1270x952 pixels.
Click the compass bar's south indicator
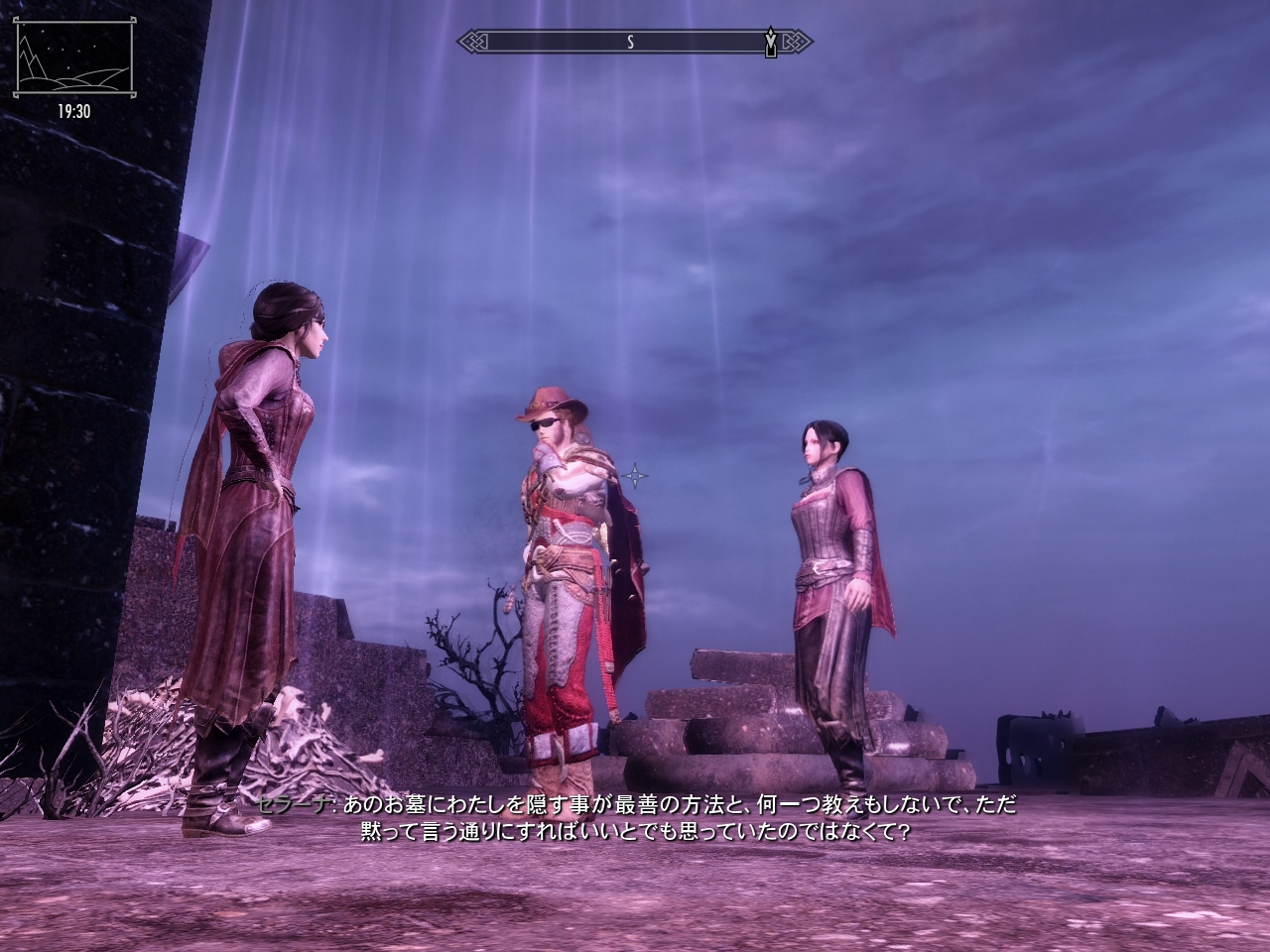pos(630,42)
